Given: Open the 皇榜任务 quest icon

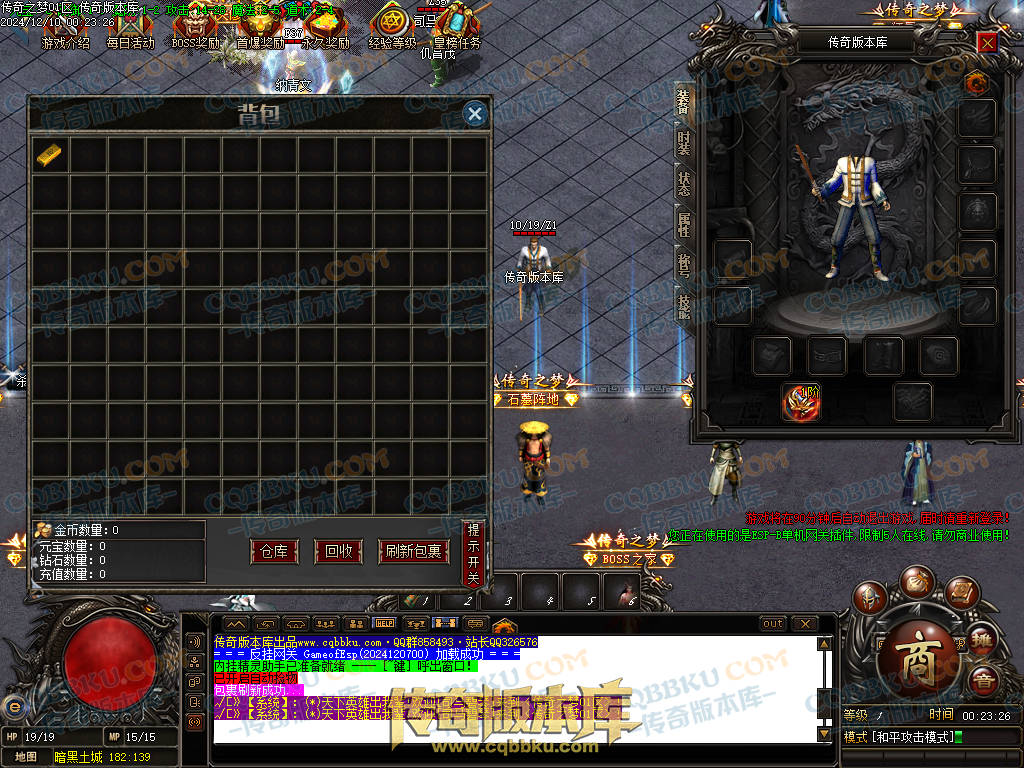Looking at the screenshot, I should (x=456, y=27).
